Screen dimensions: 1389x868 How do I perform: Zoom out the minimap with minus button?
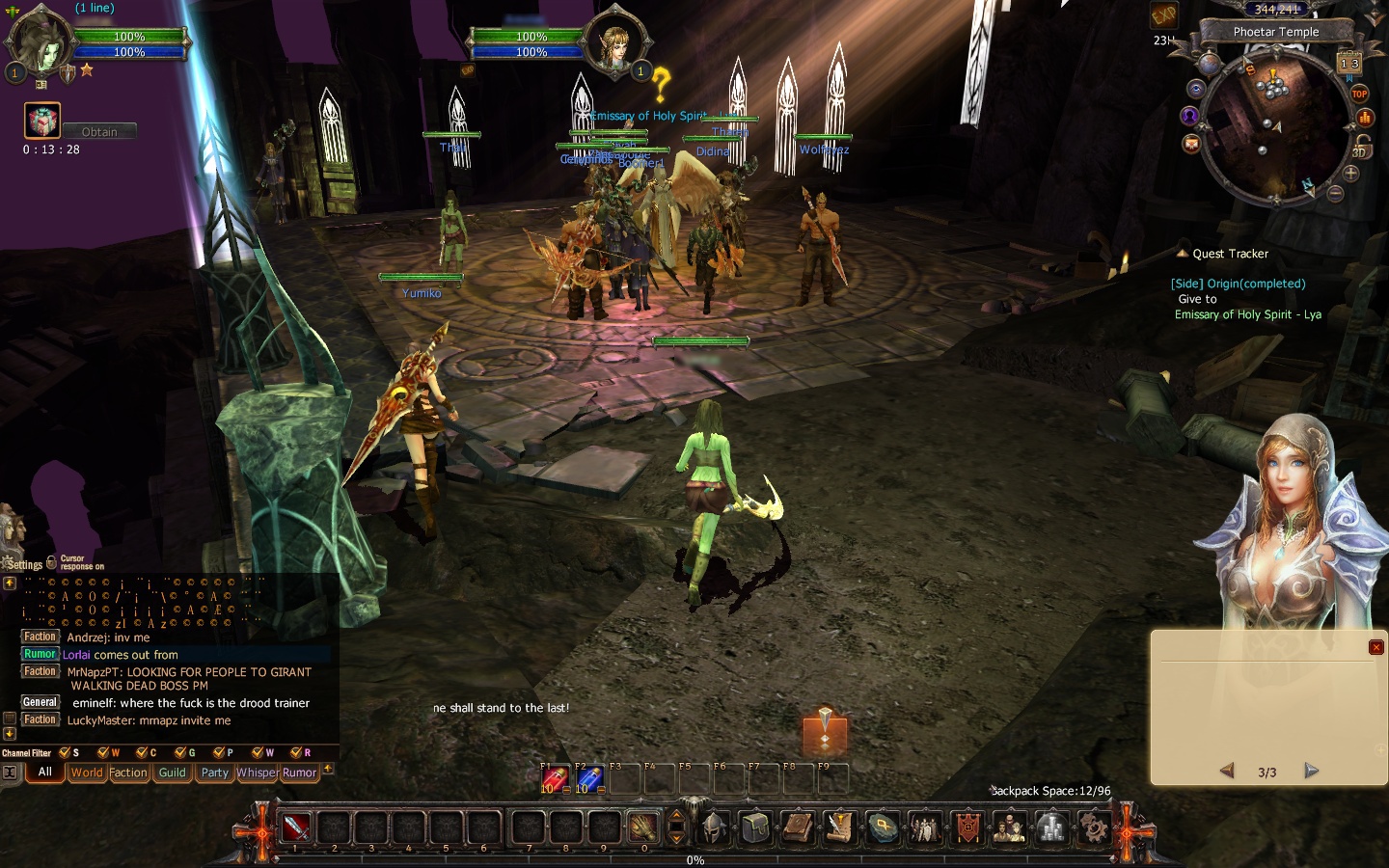click(x=1335, y=193)
